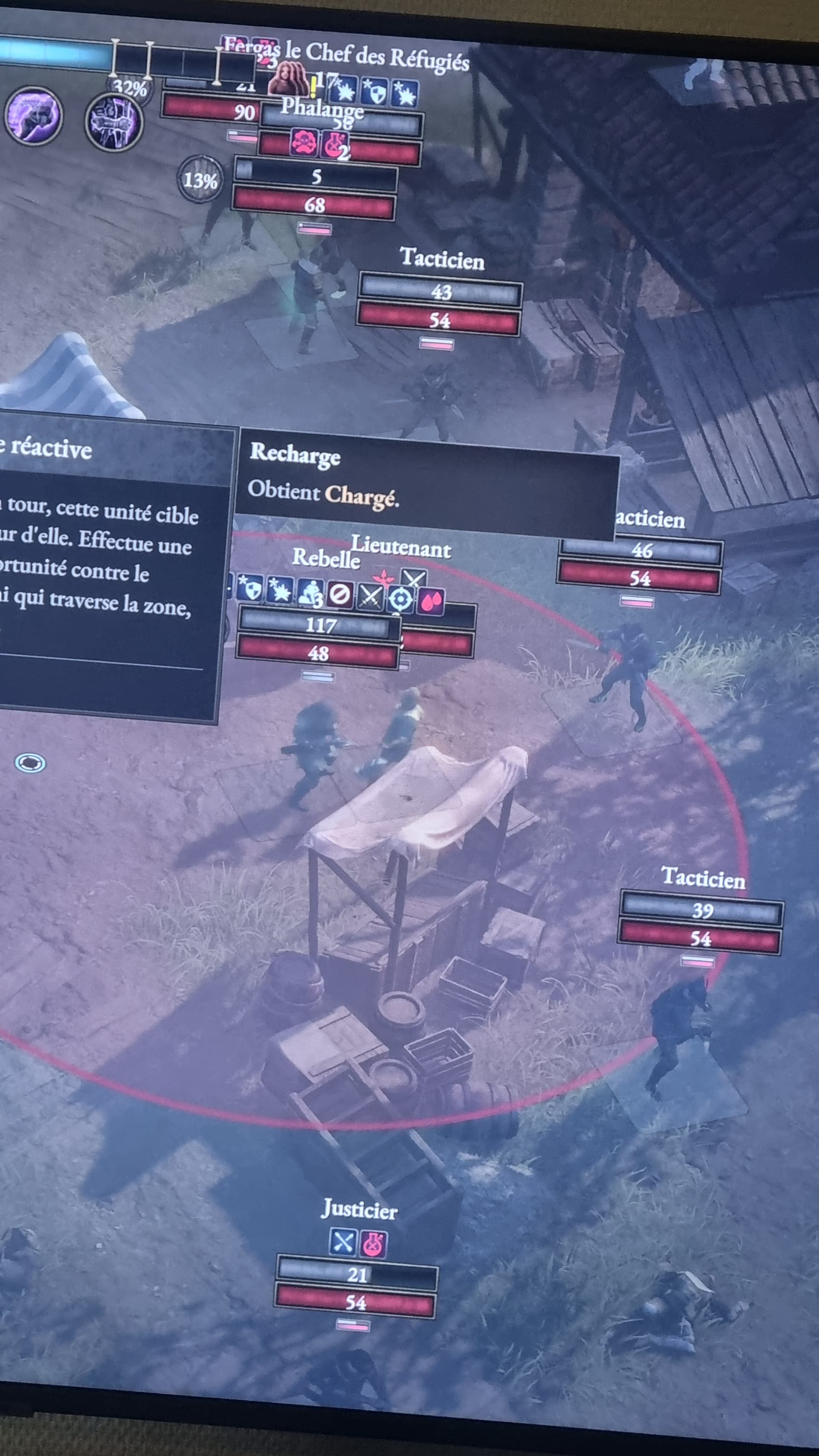
Task: Select the Lieutenant unit nameplate
Action: pyautogui.click(x=401, y=547)
